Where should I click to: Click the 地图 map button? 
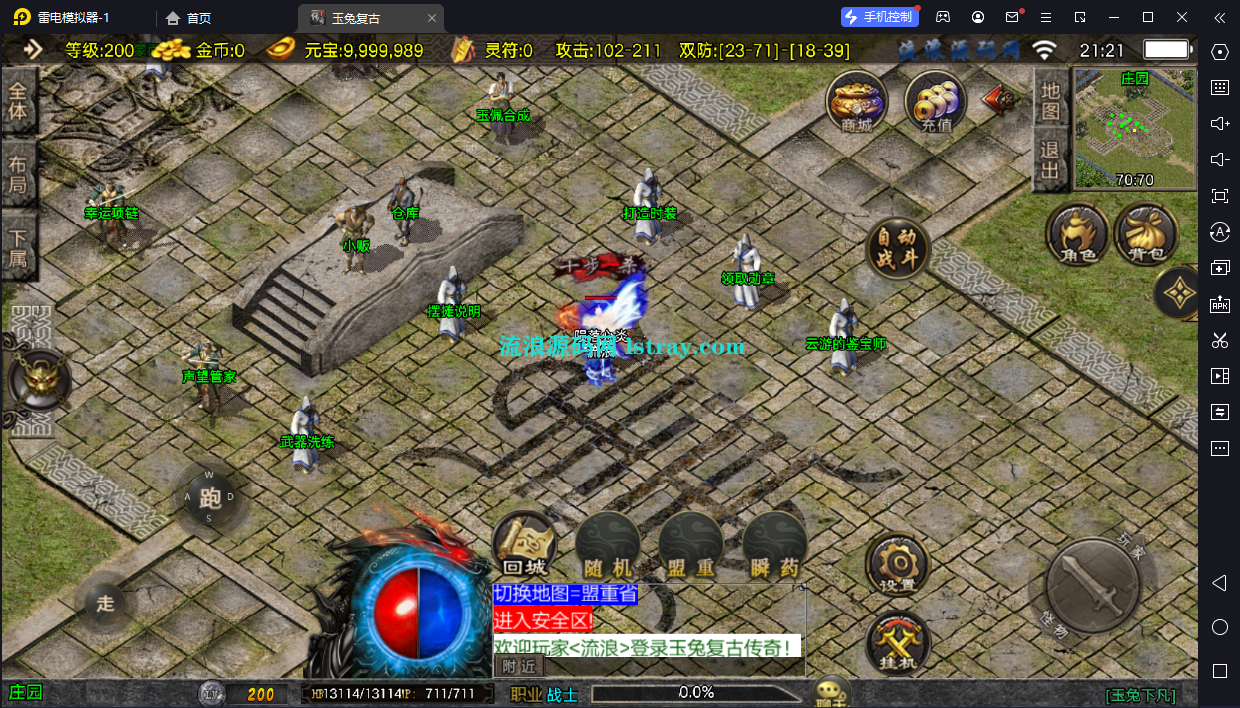coord(1050,100)
